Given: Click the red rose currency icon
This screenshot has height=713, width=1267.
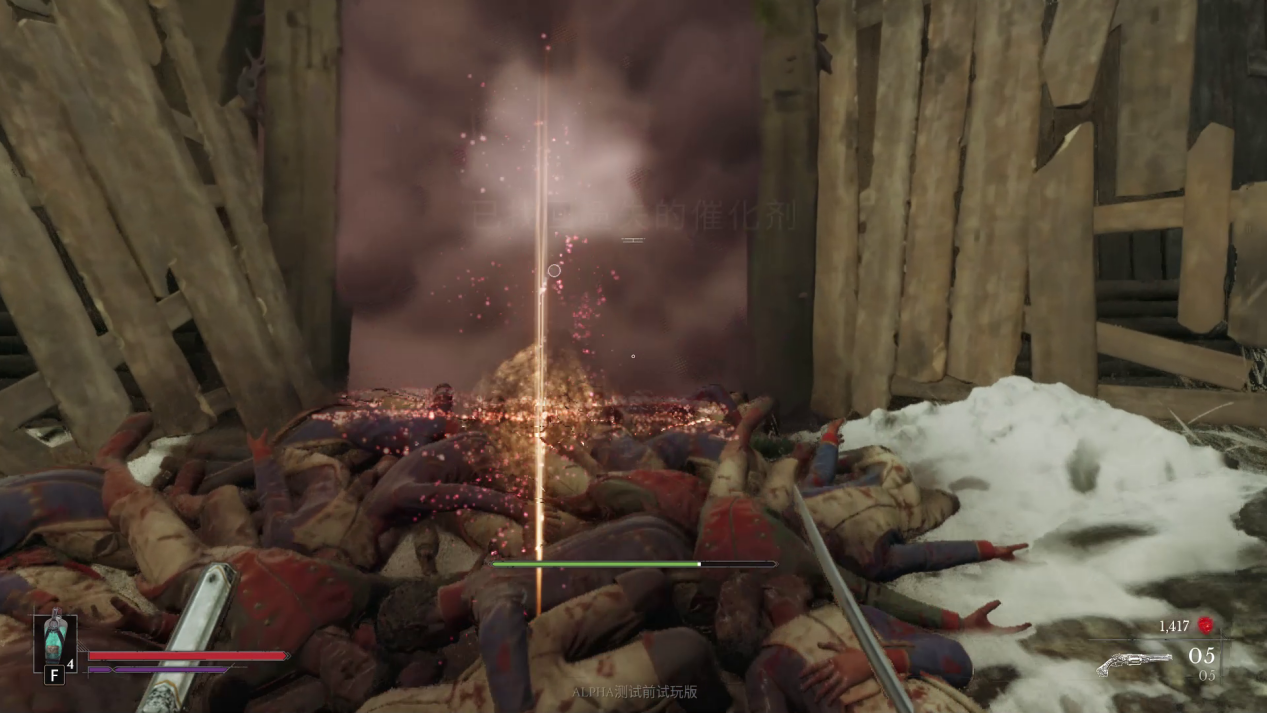Looking at the screenshot, I should (1206, 626).
